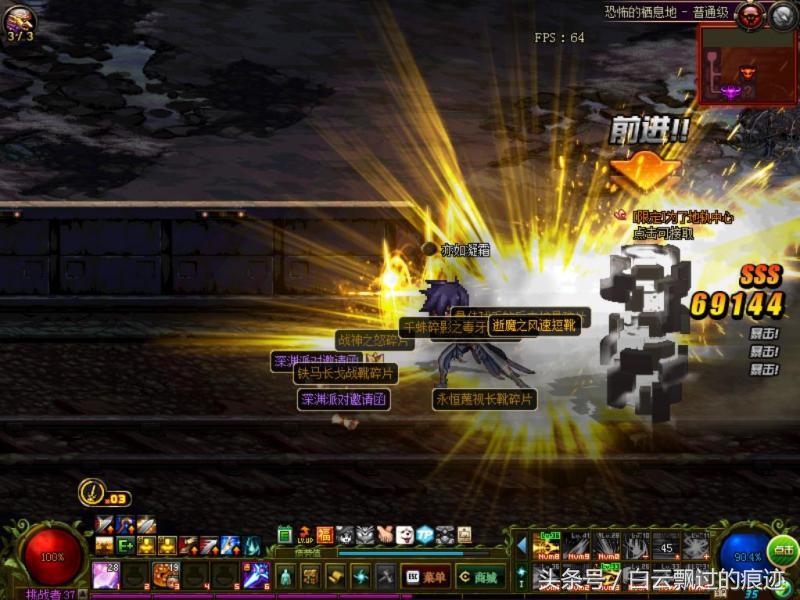Open the 菜单 (ESC) menu button

425,576
